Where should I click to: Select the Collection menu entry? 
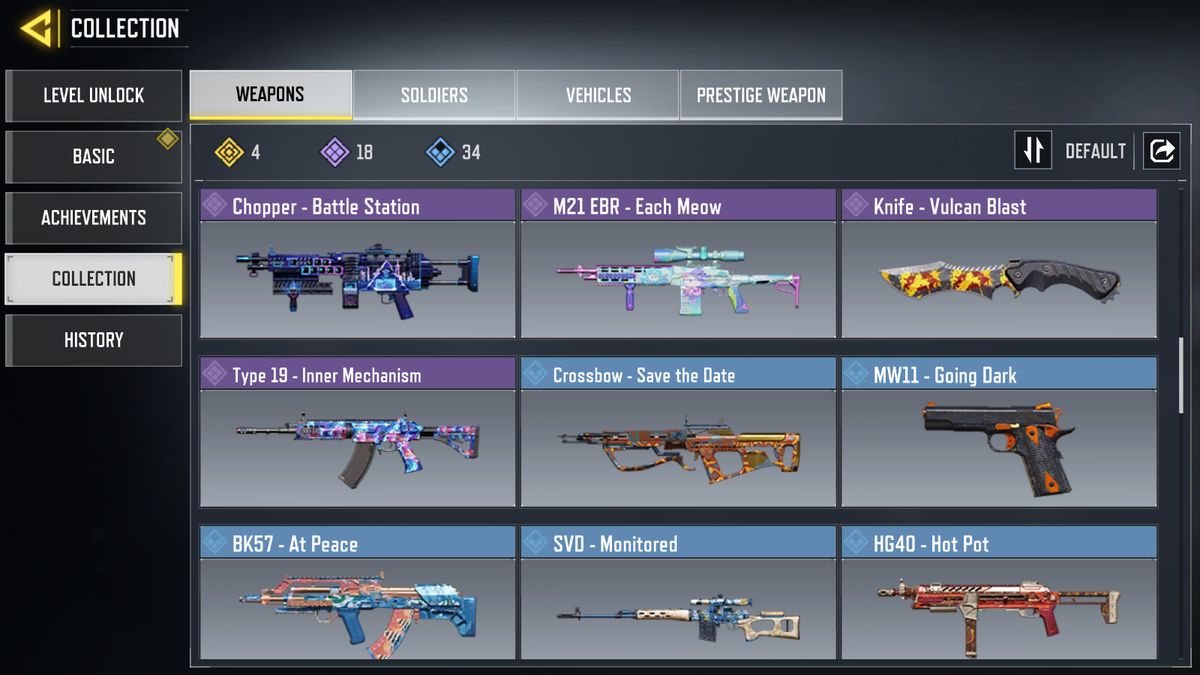click(93, 279)
